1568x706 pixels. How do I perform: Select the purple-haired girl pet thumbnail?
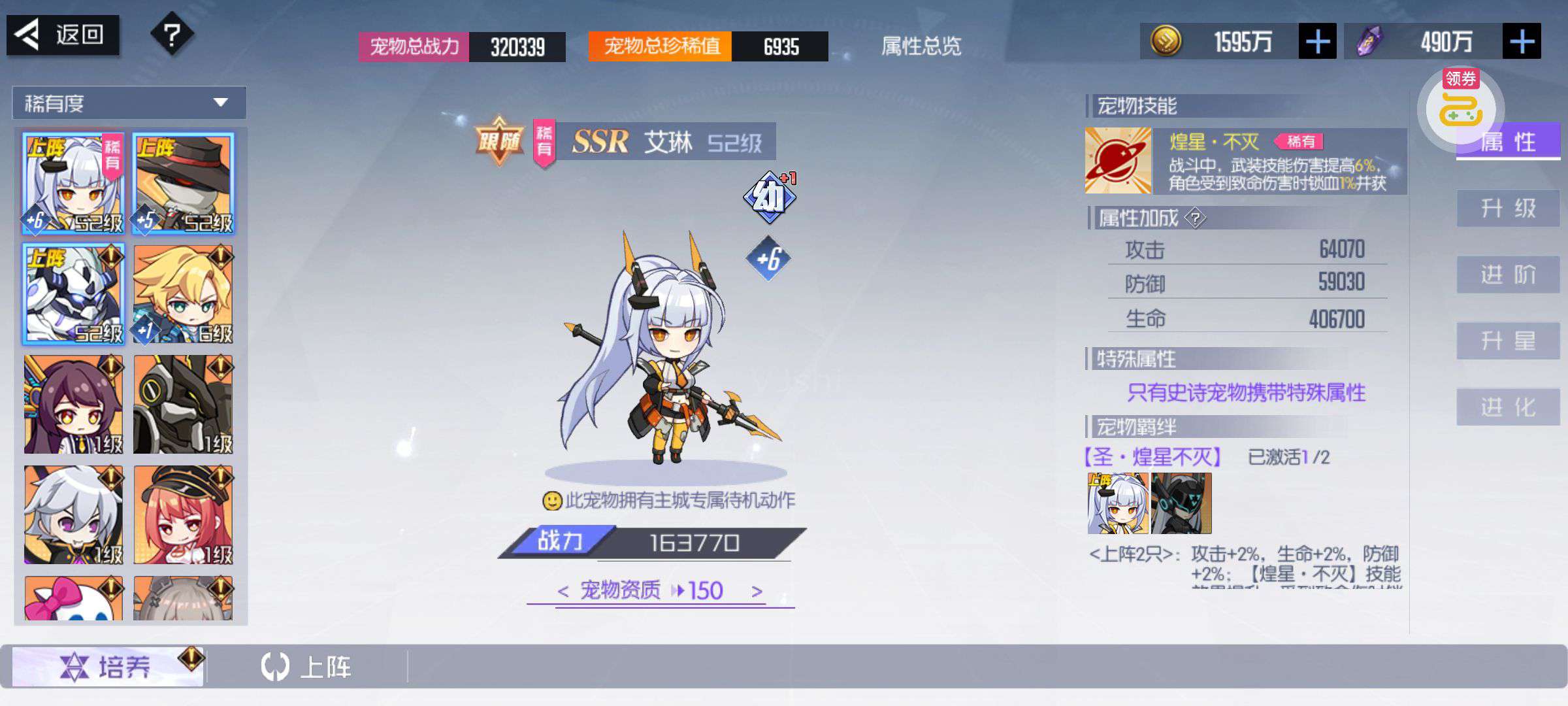(73, 405)
